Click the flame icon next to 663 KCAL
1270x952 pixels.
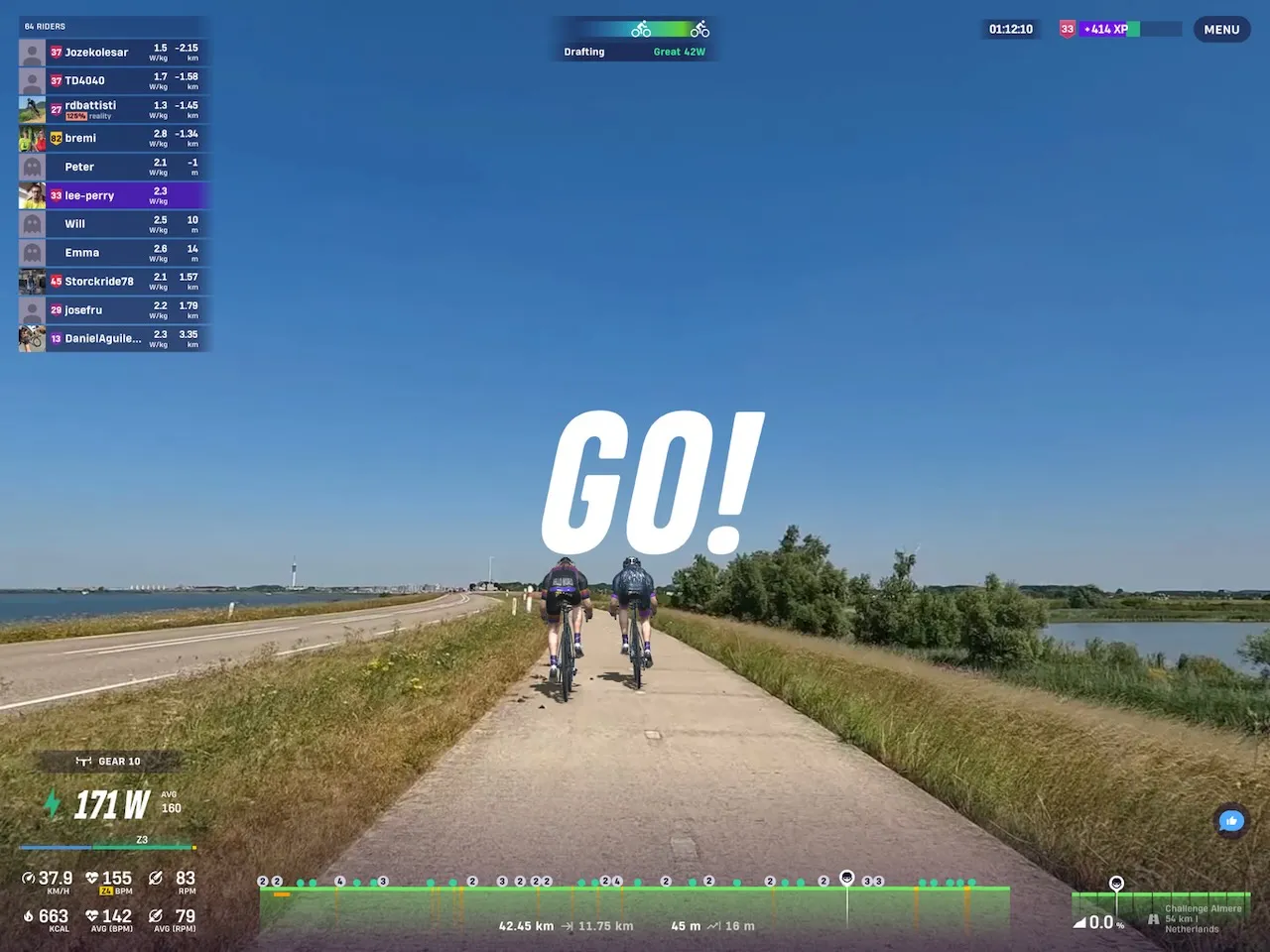pyautogui.click(x=27, y=915)
